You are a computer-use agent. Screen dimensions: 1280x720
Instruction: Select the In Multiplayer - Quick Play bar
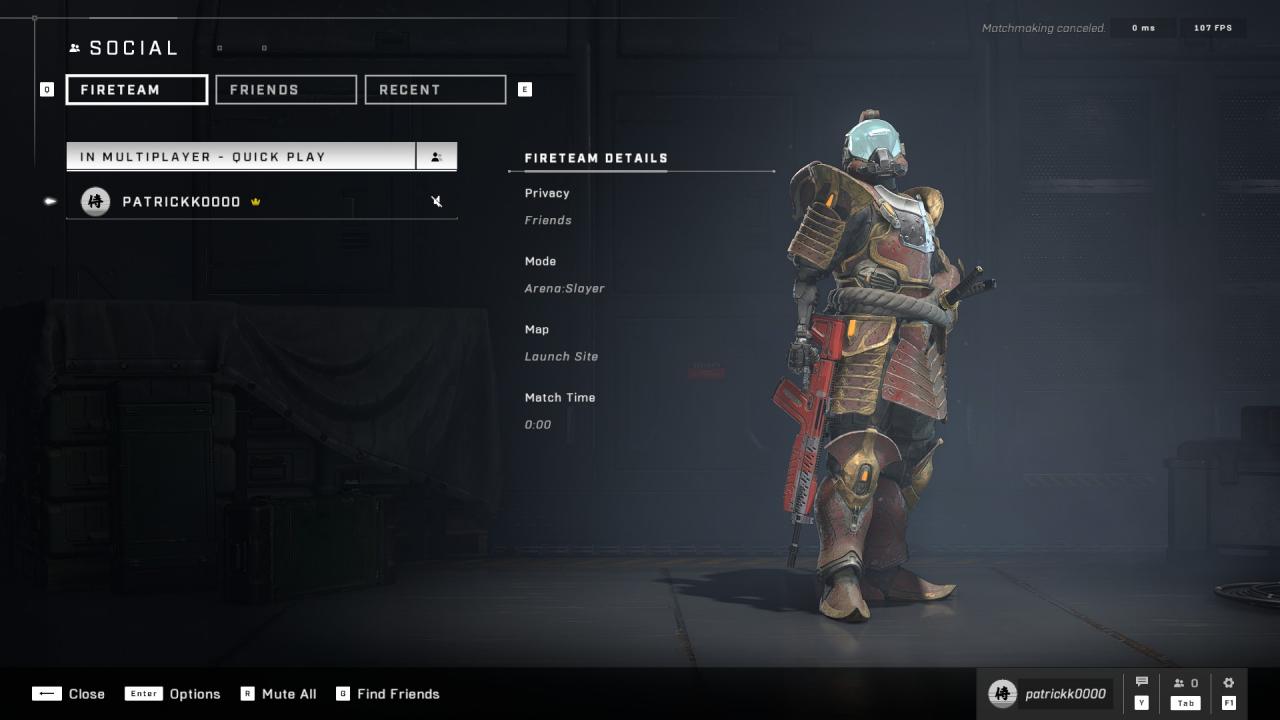point(241,157)
